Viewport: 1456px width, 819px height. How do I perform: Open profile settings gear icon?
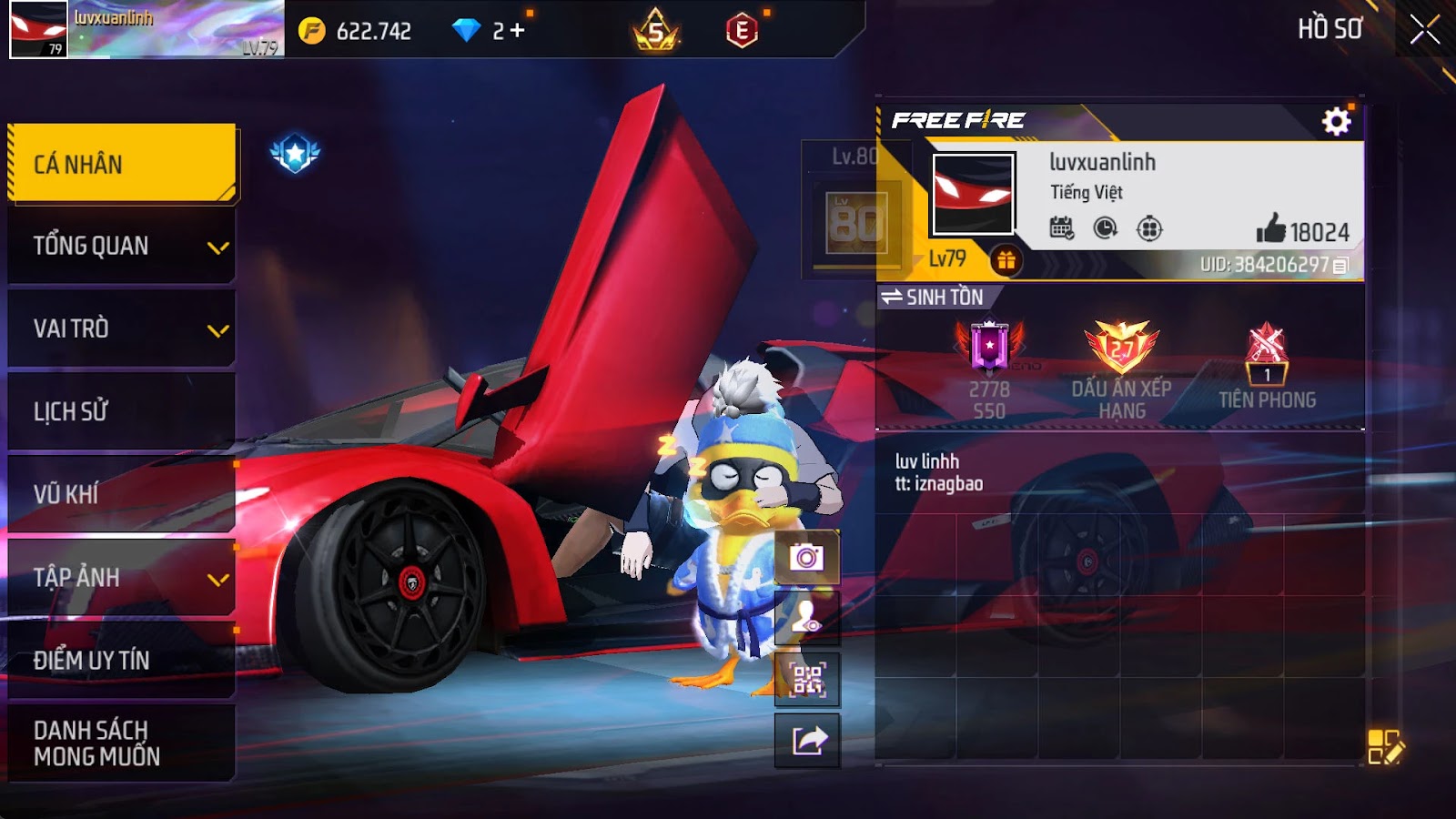click(1336, 121)
